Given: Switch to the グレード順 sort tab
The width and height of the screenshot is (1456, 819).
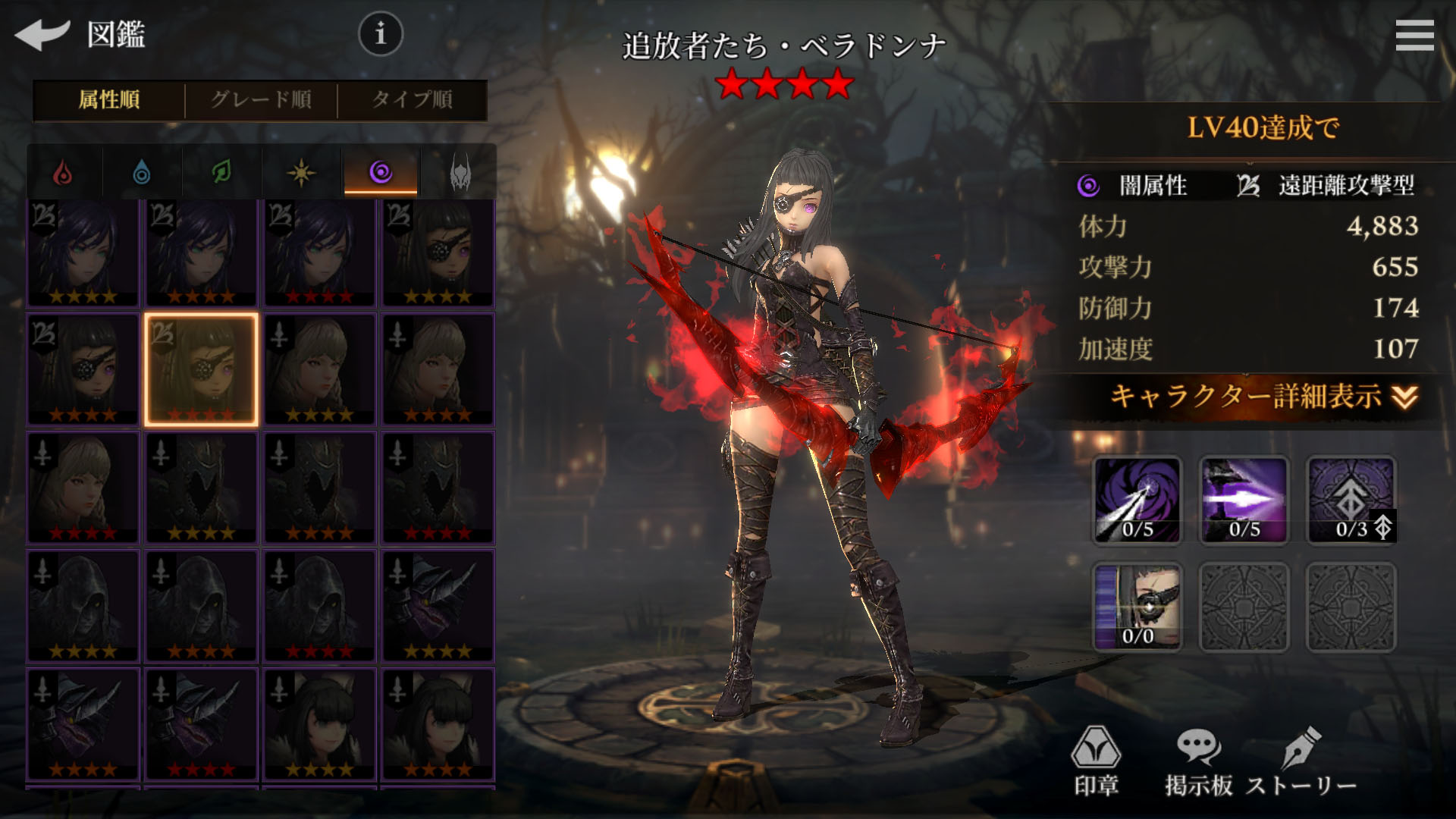Looking at the screenshot, I should 261,100.
